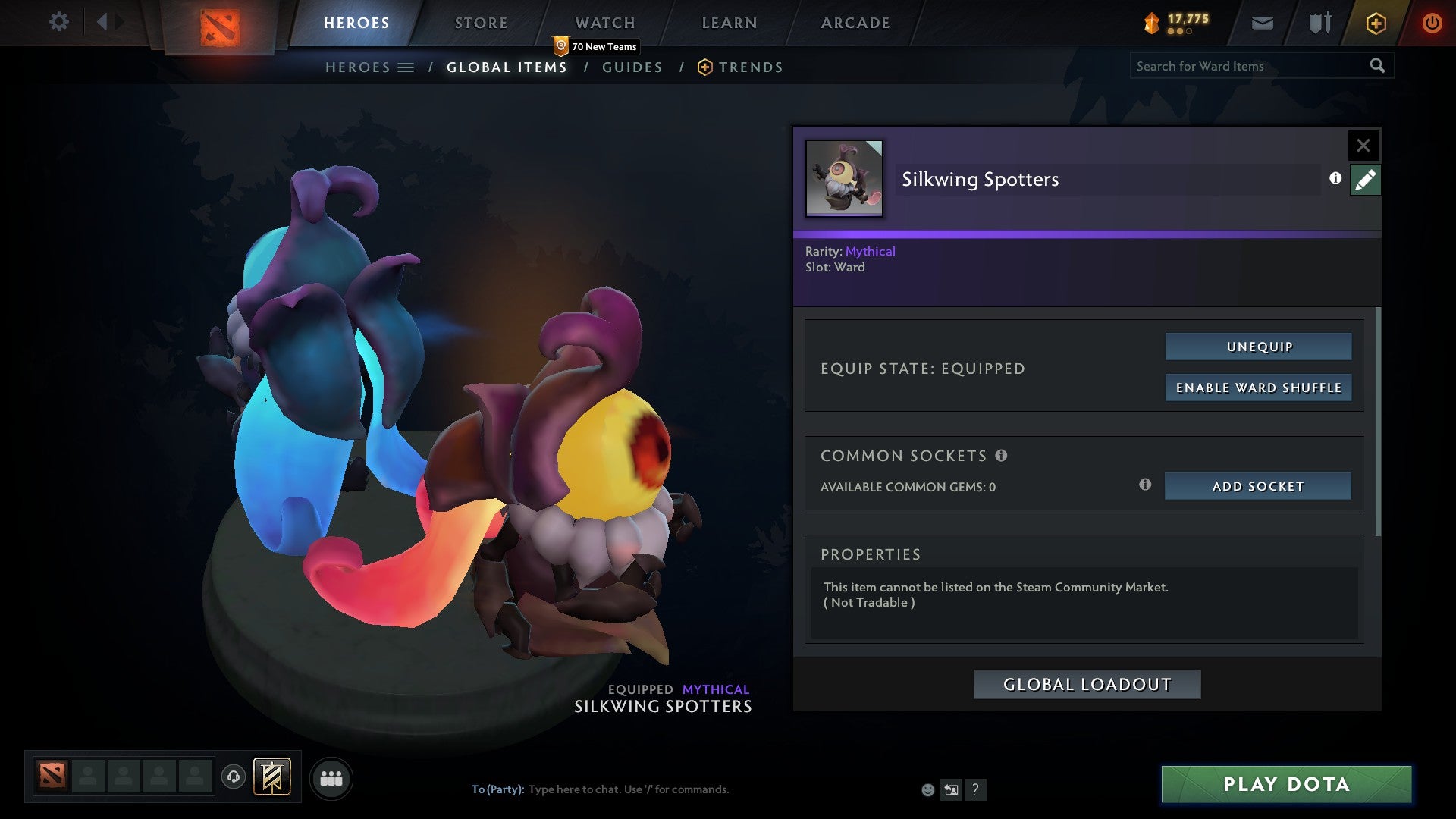Click the item info circle beside Silkwing Spotters
This screenshot has width=1456, height=819.
[x=1336, y=179]
